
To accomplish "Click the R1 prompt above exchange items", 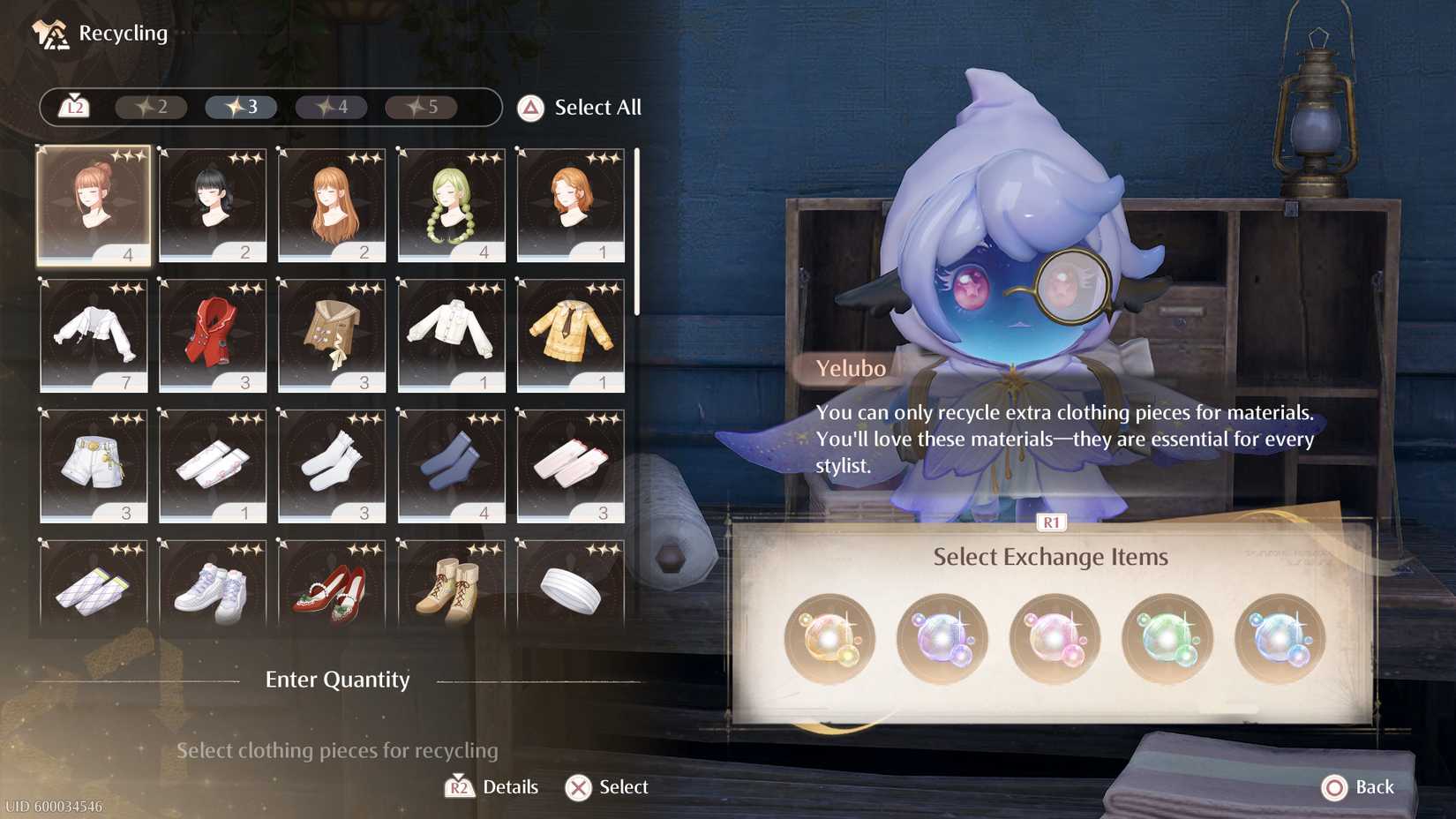I will tap(1050, 522).
